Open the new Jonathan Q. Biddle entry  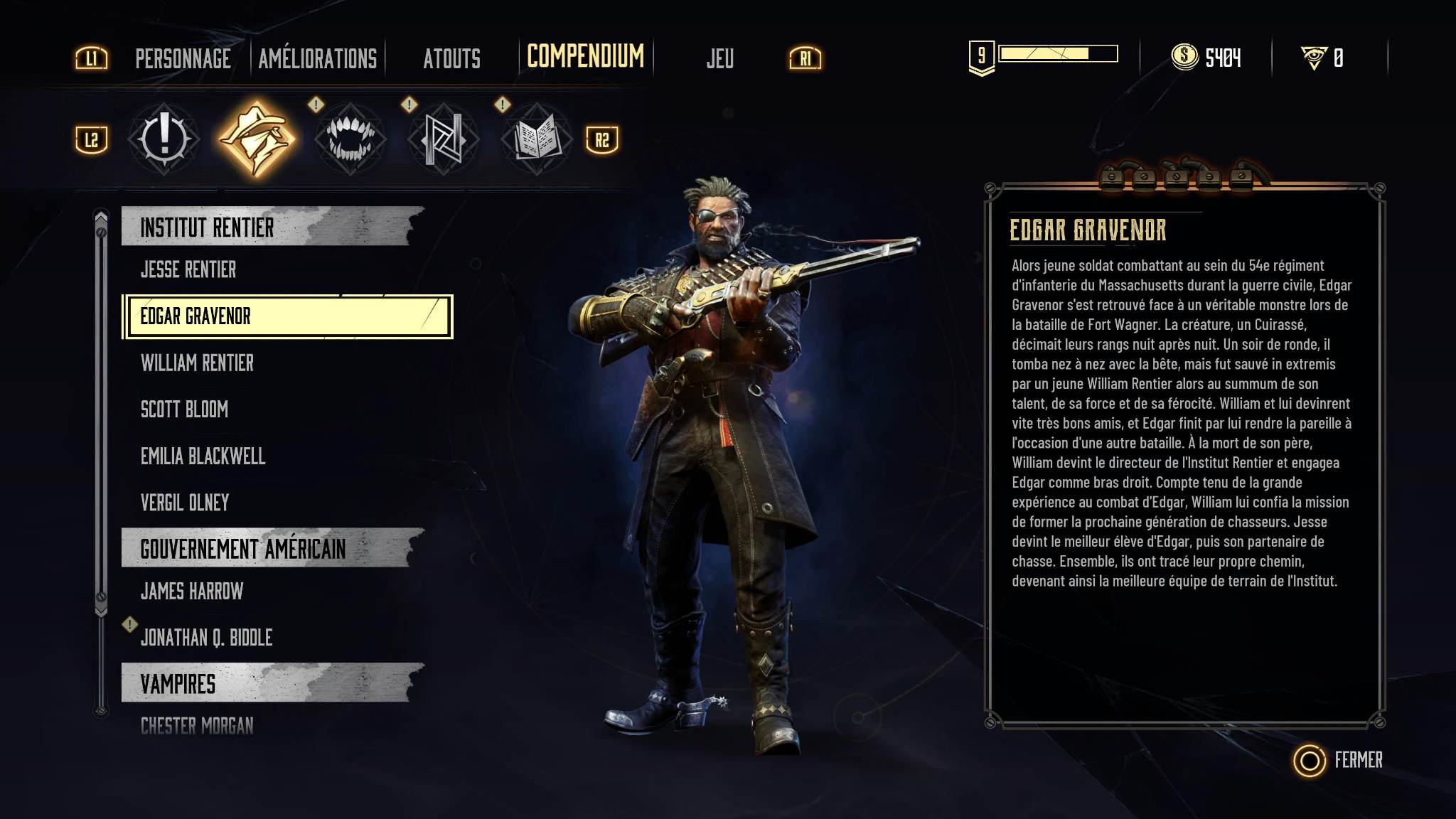tap(206, 638)
